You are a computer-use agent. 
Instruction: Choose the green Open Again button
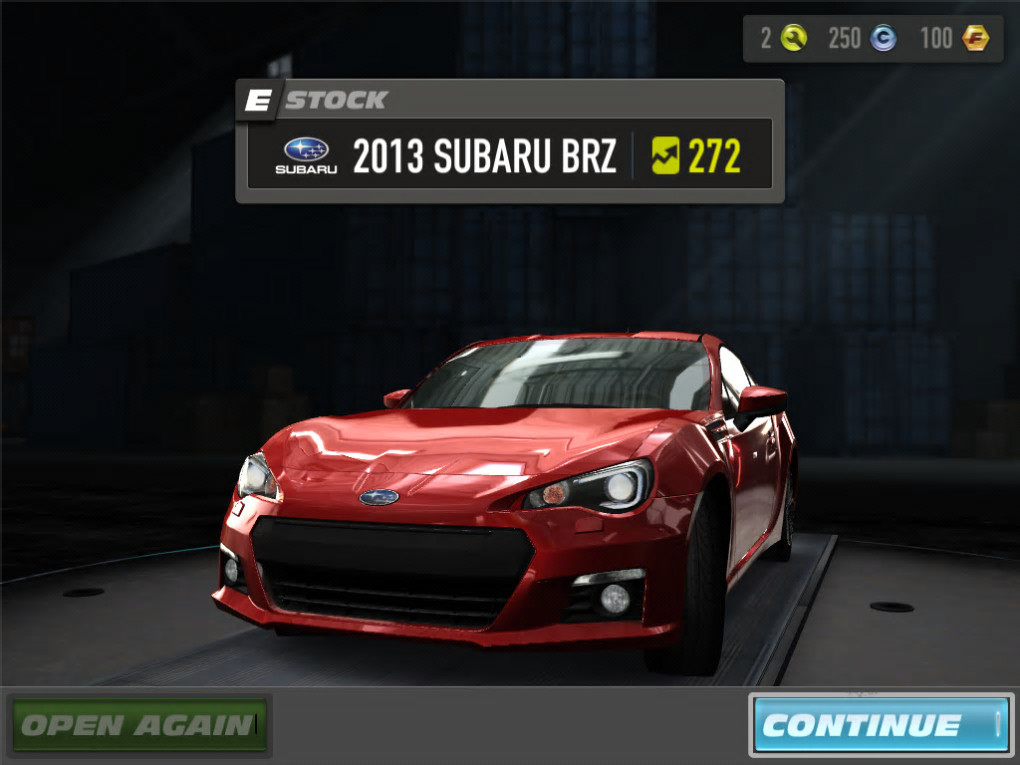click(140, 723)
